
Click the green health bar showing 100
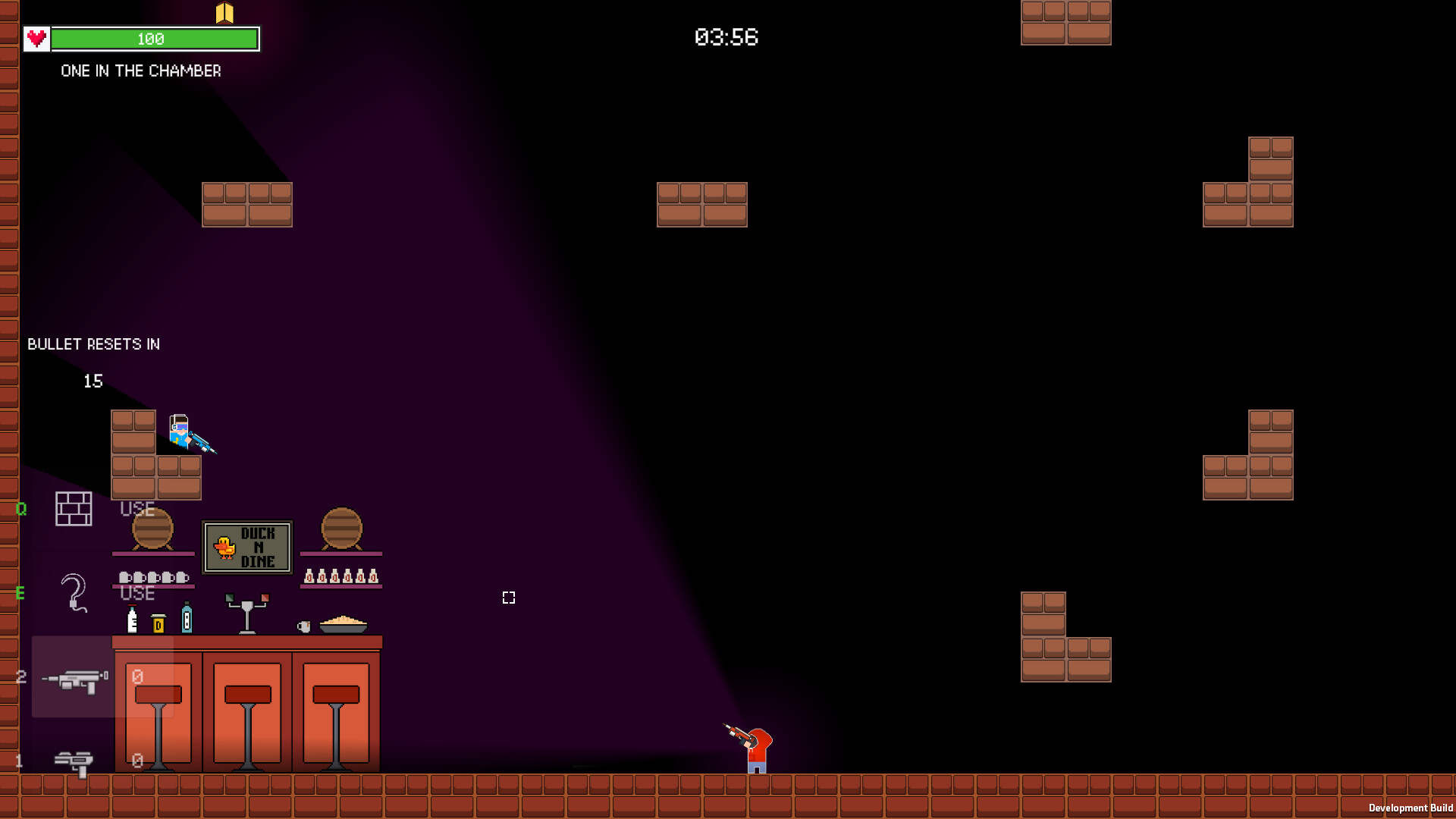154,39
